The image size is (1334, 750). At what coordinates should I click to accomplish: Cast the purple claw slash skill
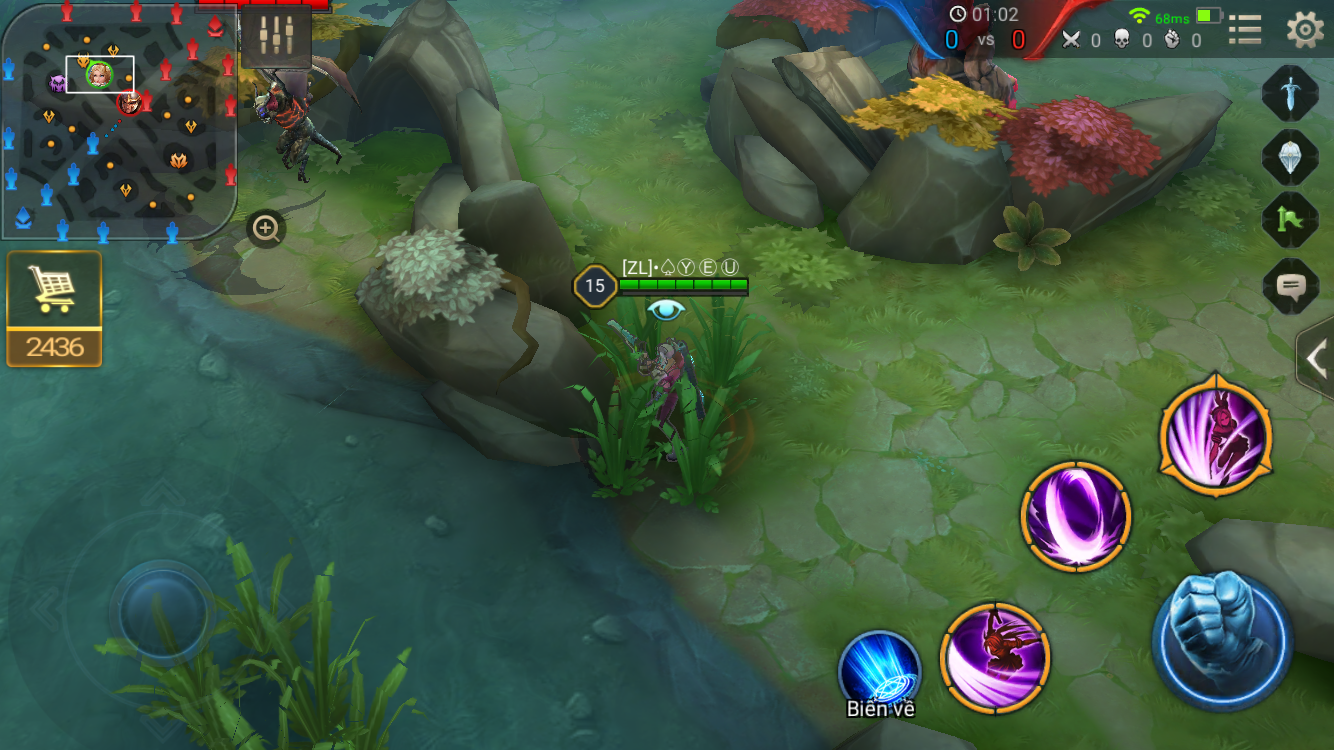pos(995,657)
